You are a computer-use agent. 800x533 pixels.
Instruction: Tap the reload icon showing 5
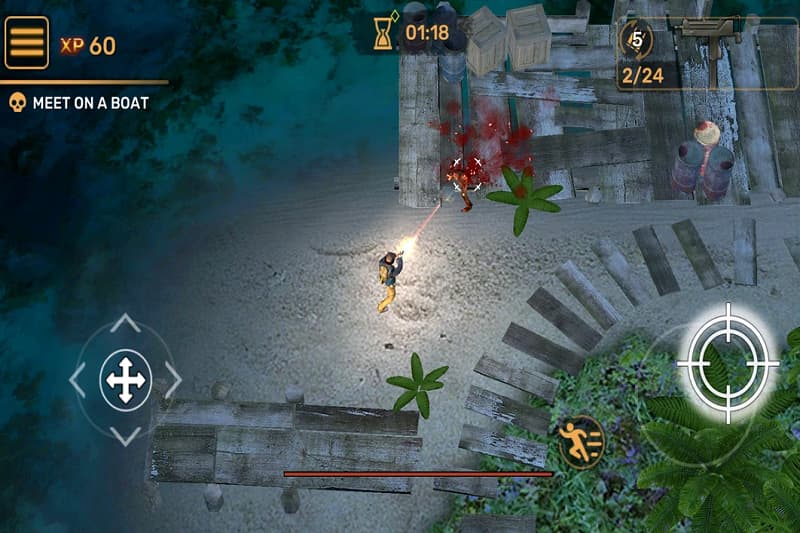coord(637,41)
